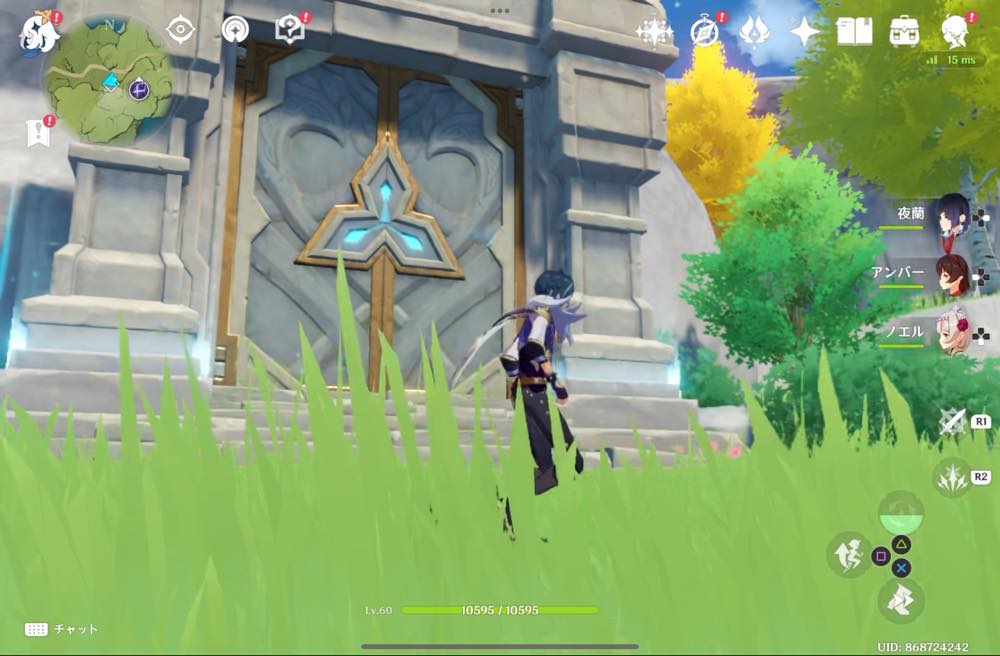The height and width of the screenshot is (656, 1000).
Task: Activate the crossed-sword attack icon
Action: [951, 422]
